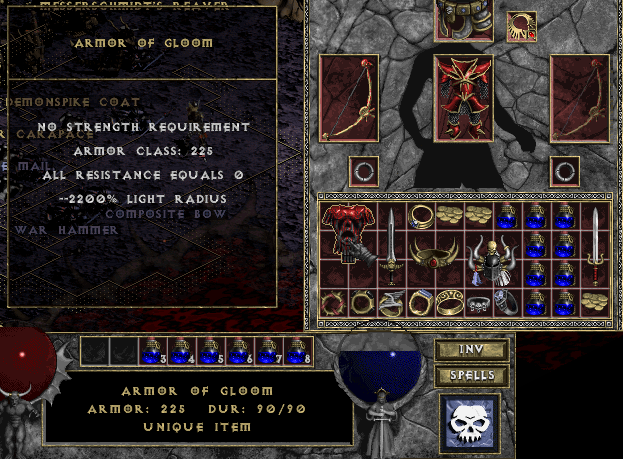Image resolution: width=623 pixels, height=459 pixels.
Task: Select the ring in the left ring slot
Action: point(364,171)
